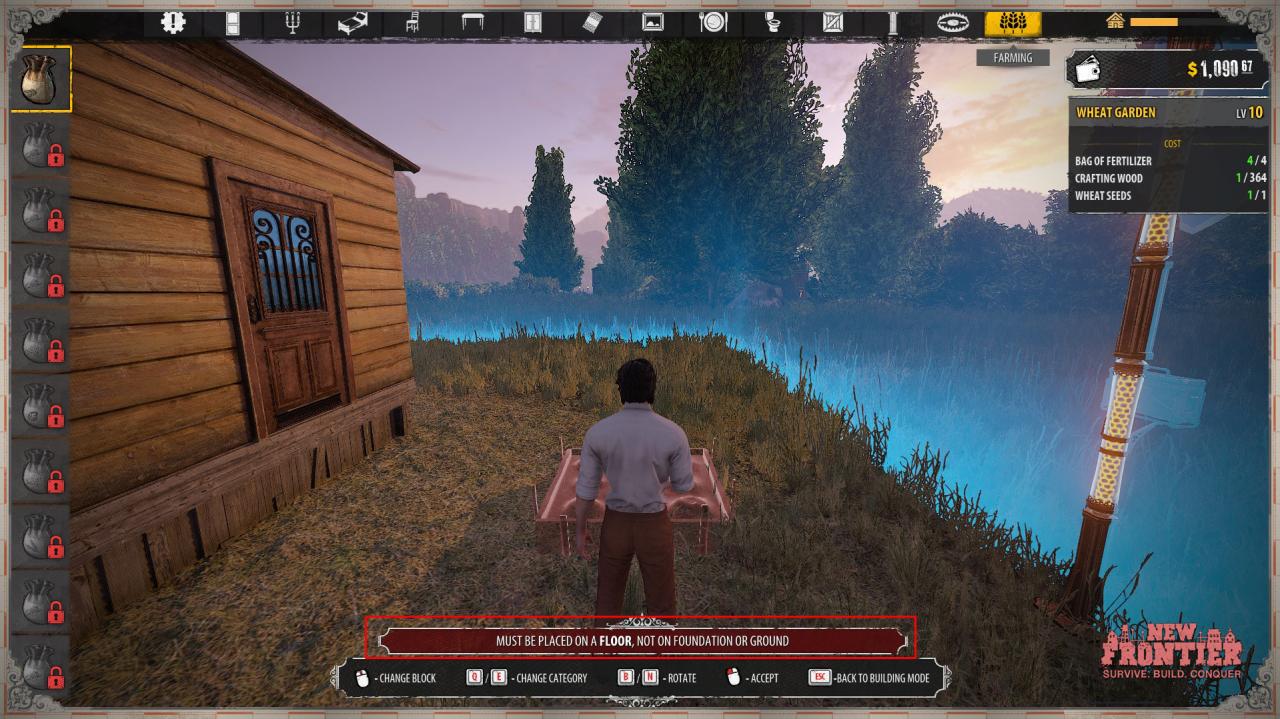Choose the candelabra lighting category
This screenshot has width=1280, height=719.
tap(293, 23)
